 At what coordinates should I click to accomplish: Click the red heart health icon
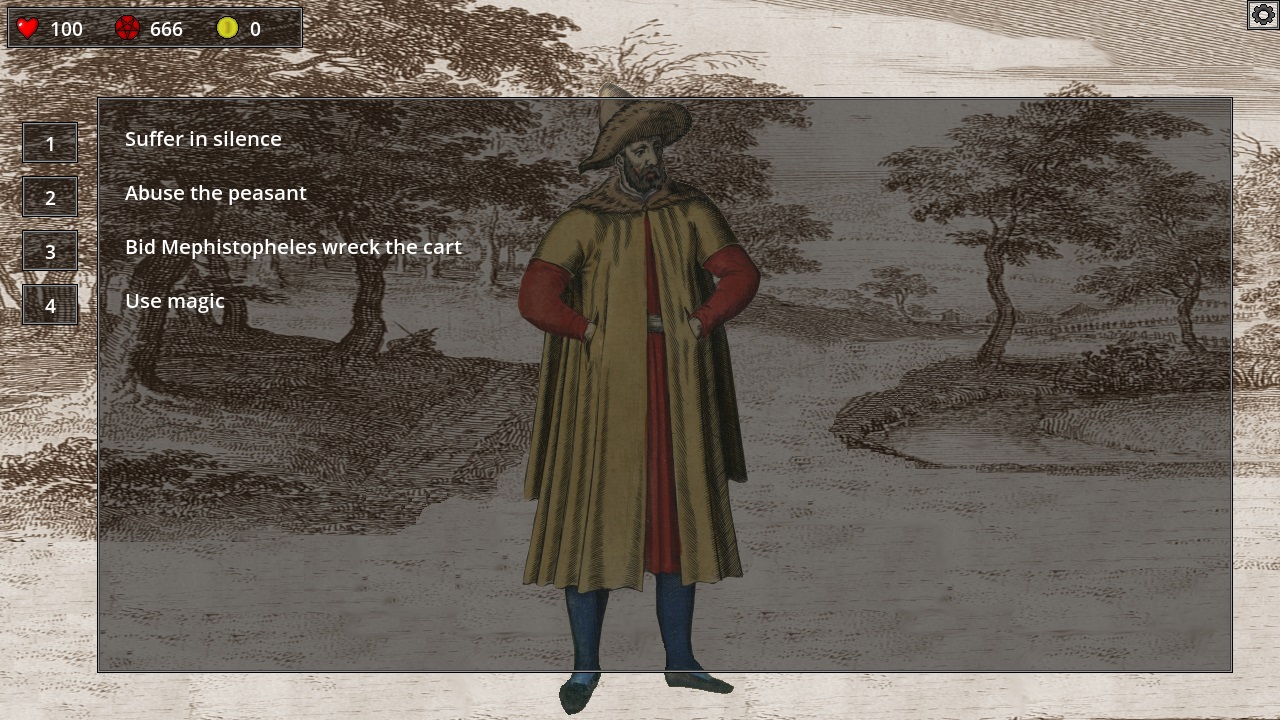pos(29,28)
